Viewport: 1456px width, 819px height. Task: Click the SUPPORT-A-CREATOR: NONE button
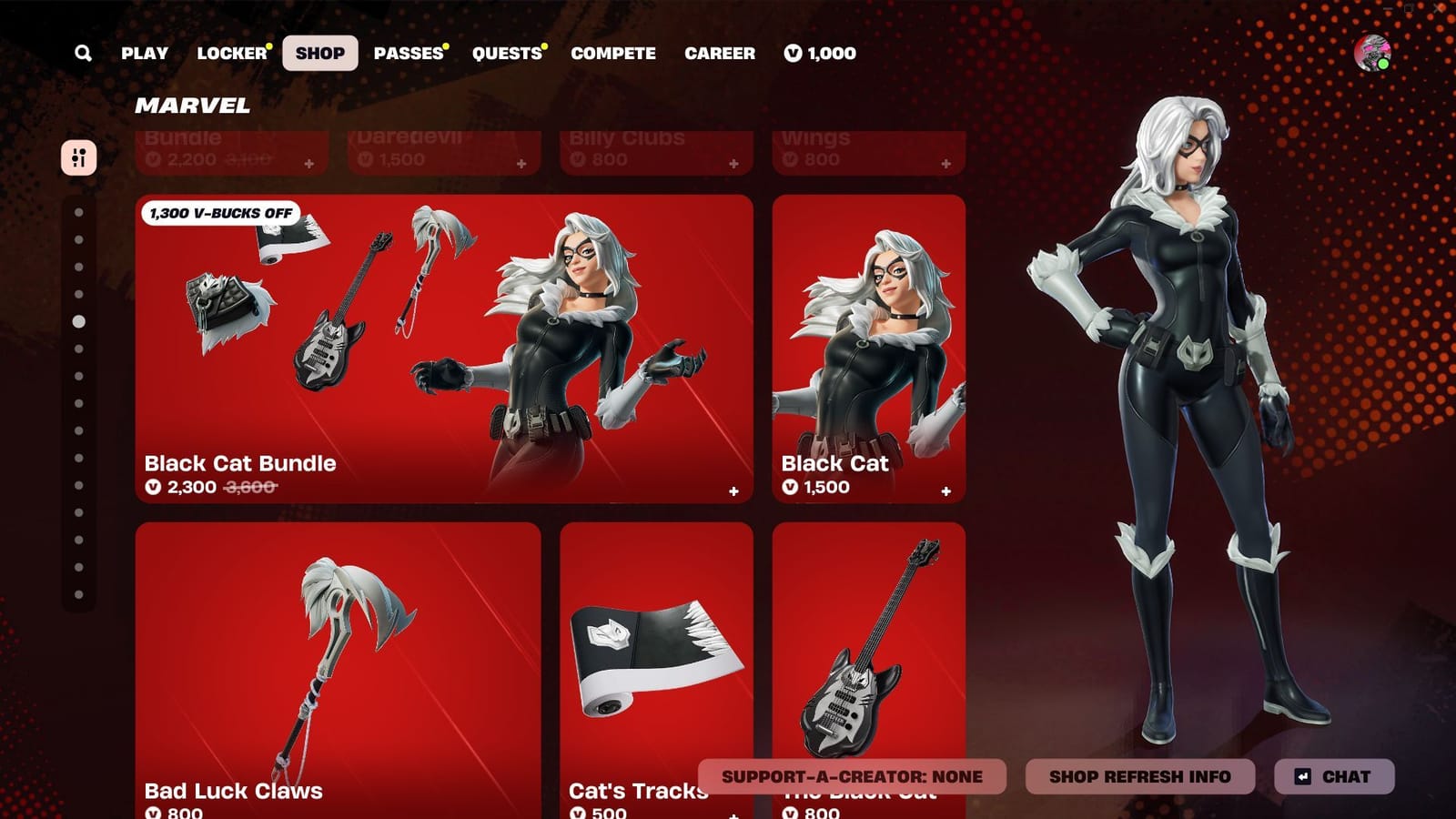coord(852,777)
